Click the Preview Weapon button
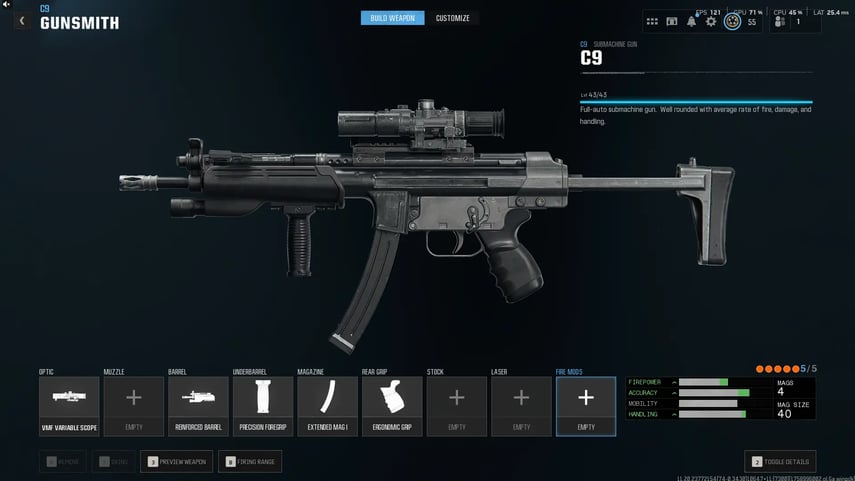855x481 pixels. click(177, 461)
